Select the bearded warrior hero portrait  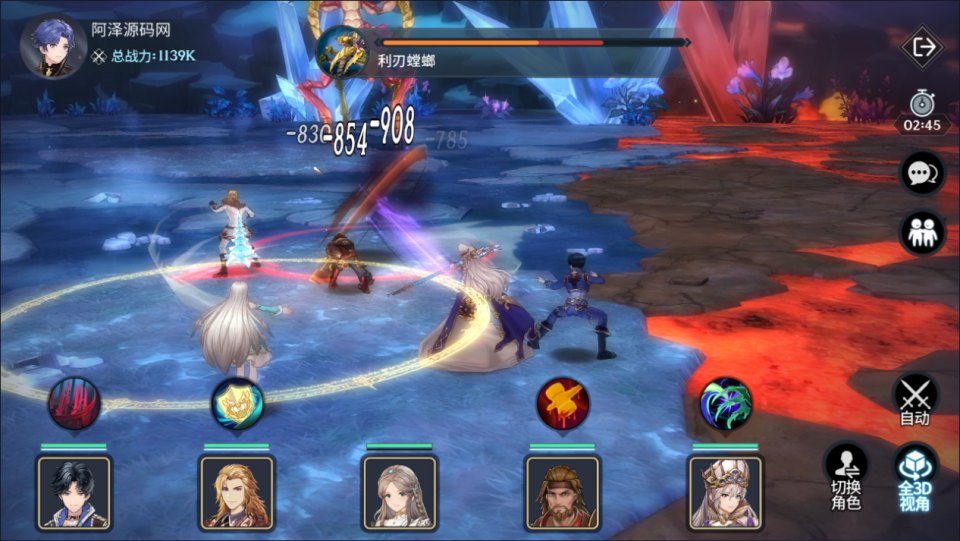[562, 491]
